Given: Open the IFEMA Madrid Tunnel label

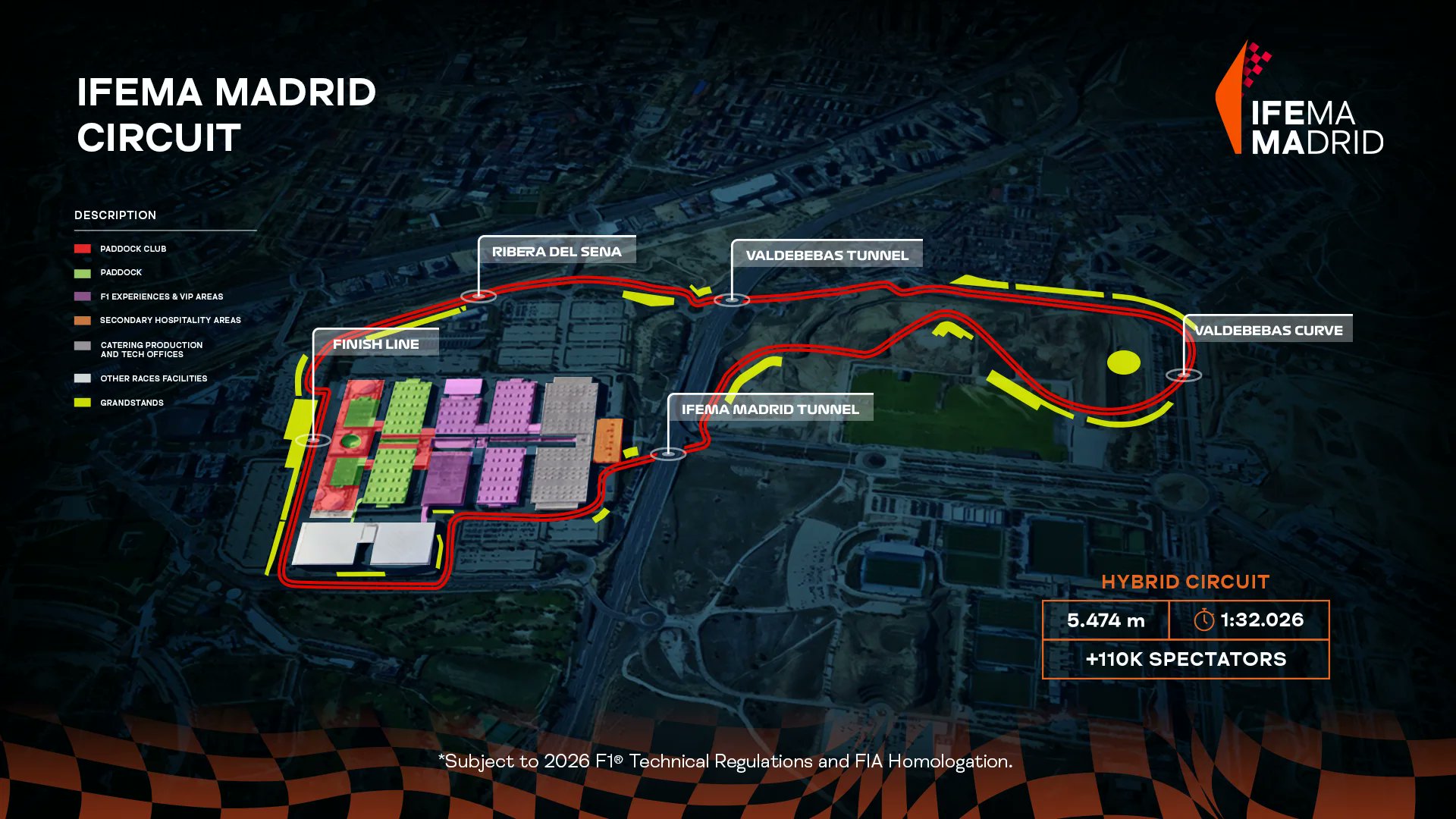Looking at the screenshot, I should pyautogui.click(x=770, y=409).
